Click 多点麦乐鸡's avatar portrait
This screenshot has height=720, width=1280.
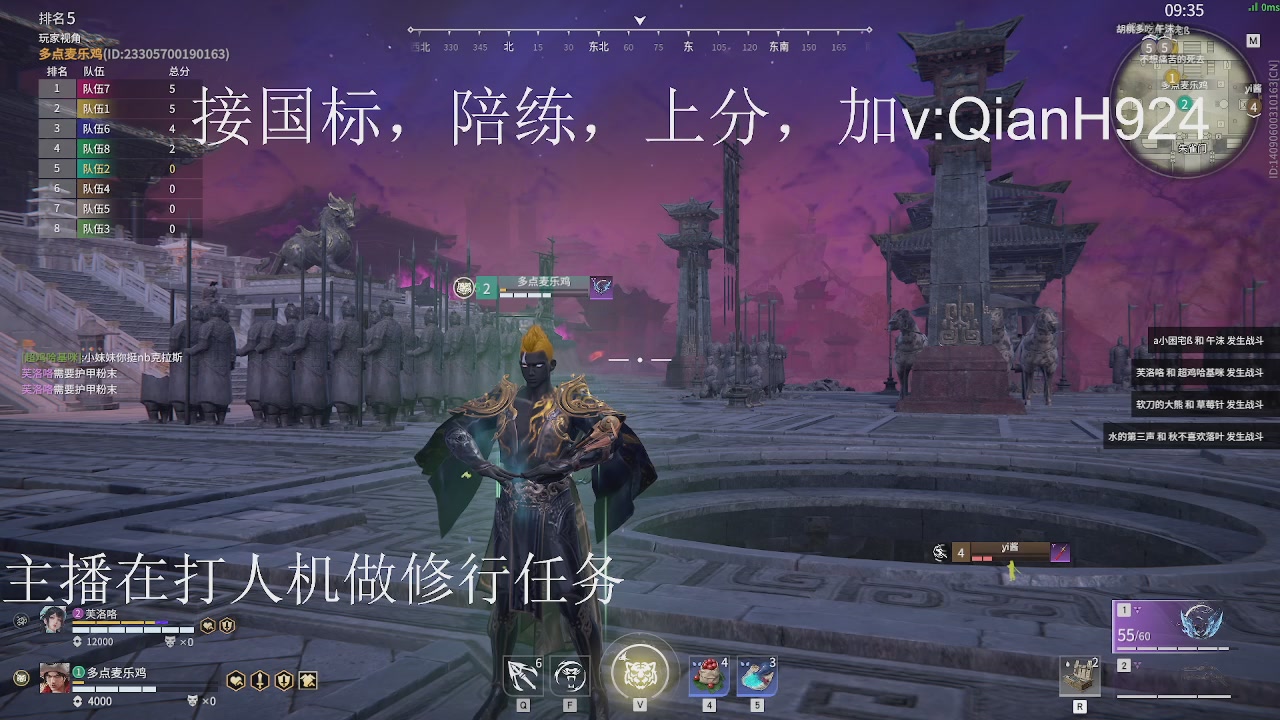coord(54,677)
